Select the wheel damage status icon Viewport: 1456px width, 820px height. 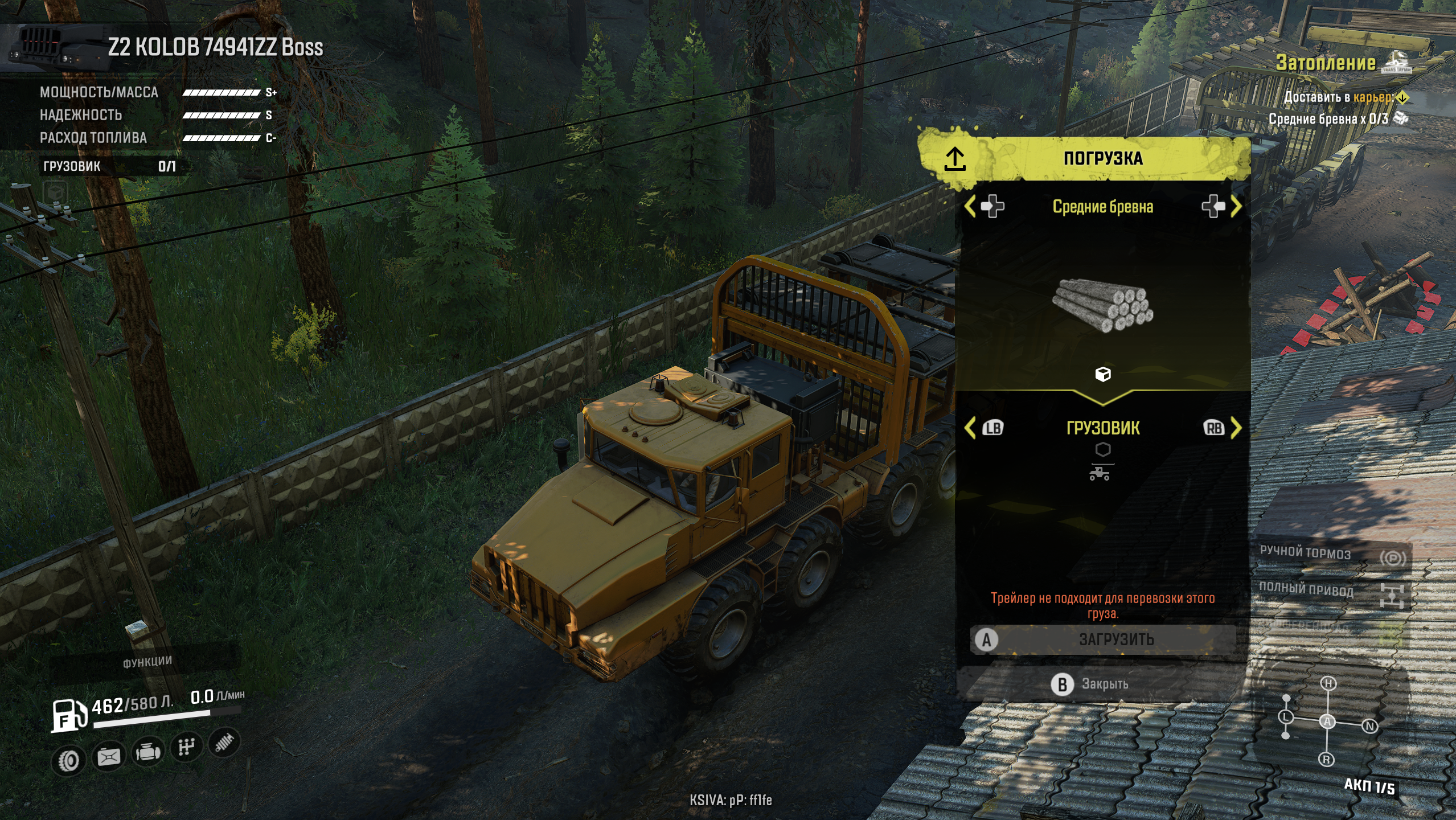(x=69, y=760)
